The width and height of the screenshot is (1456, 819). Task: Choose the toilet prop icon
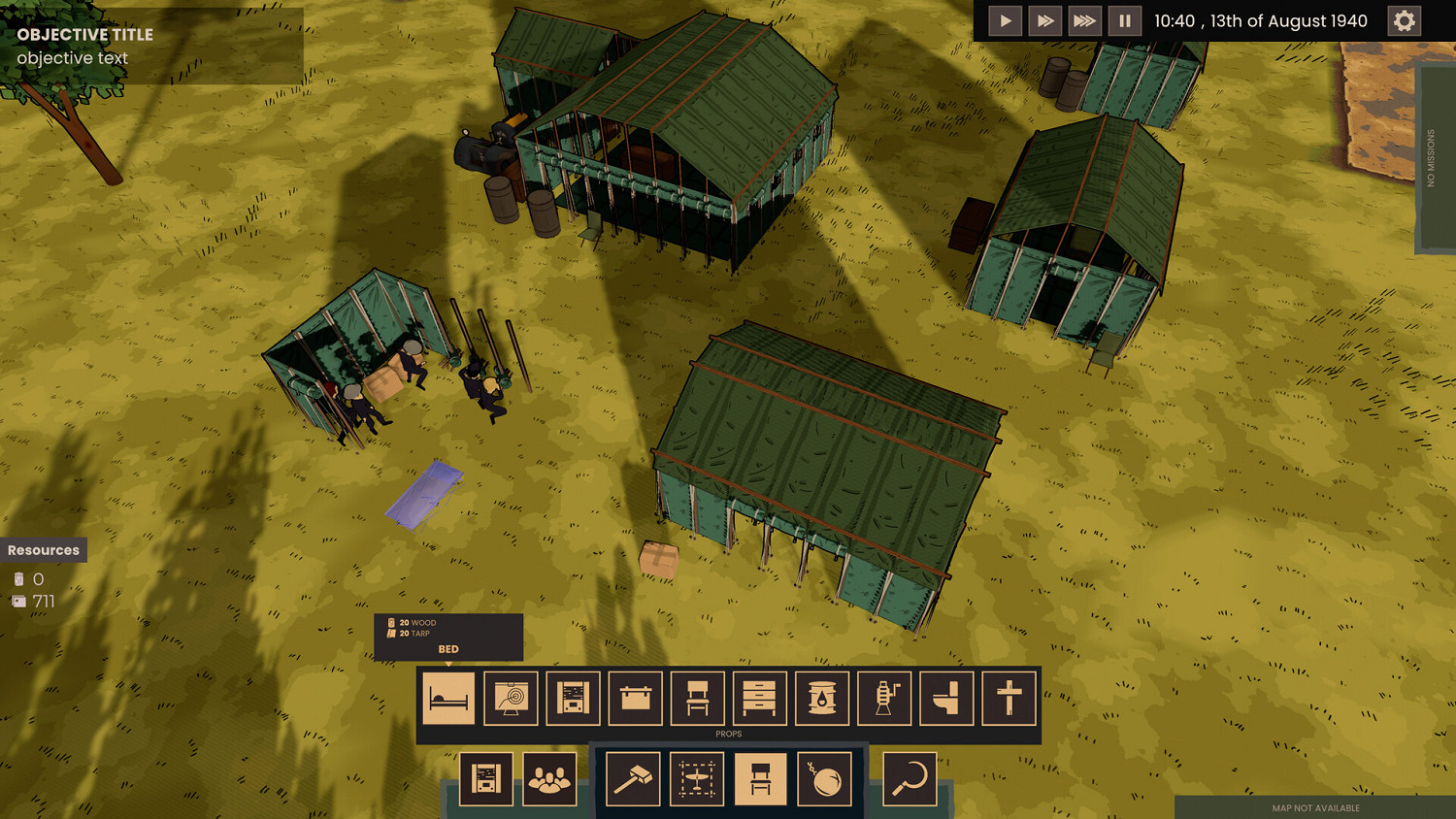946,699
